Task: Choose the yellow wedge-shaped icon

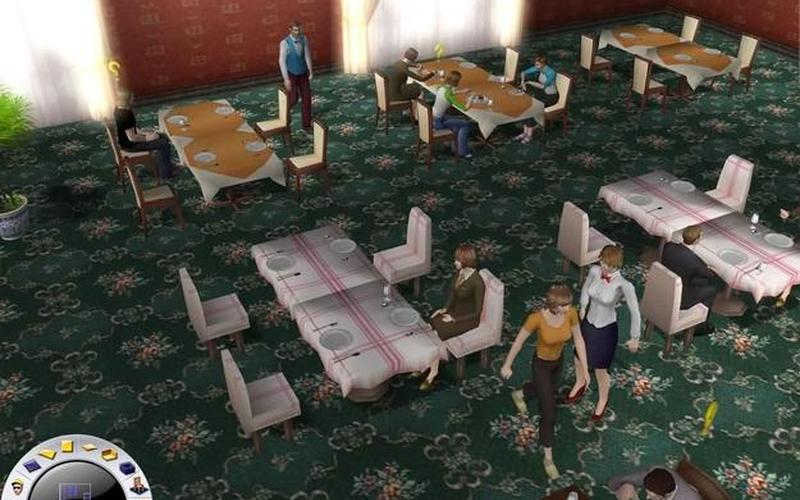Action: [x=48, y=454]
